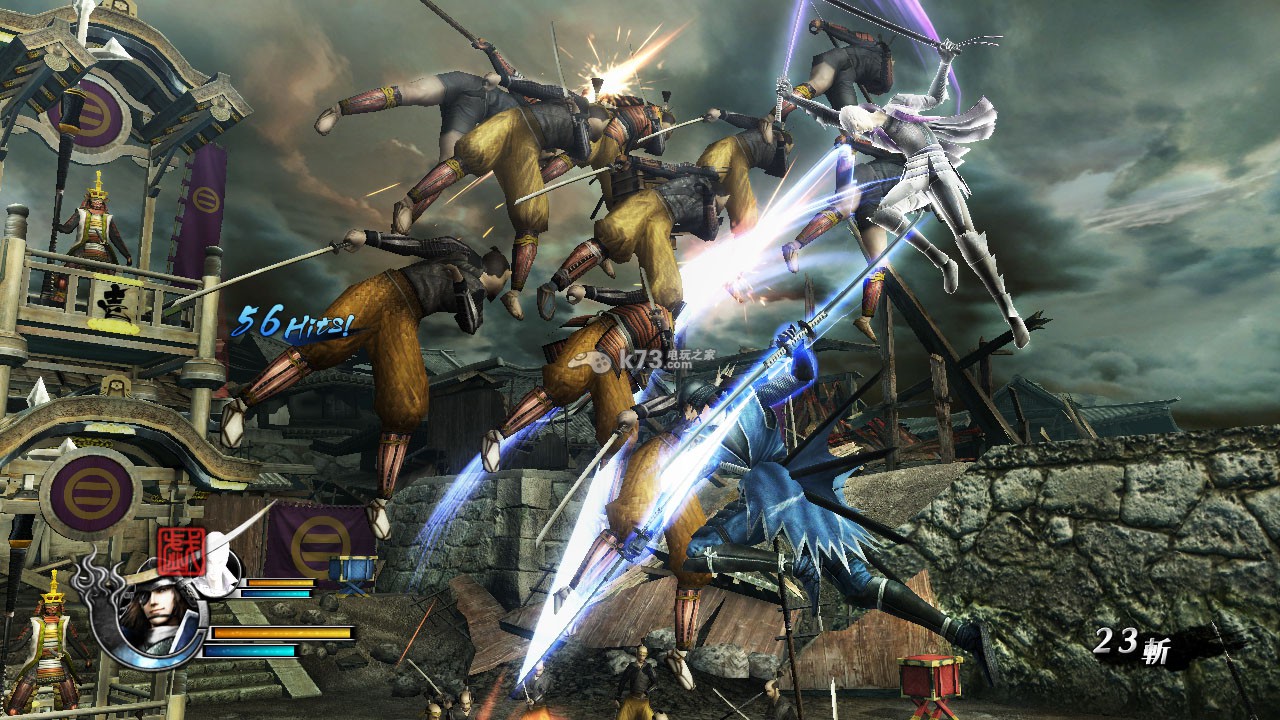Image resolution: width=1280 pixels, height=720 pixels.
Task: Click the partner's small orange health bar
Action: 280,582
